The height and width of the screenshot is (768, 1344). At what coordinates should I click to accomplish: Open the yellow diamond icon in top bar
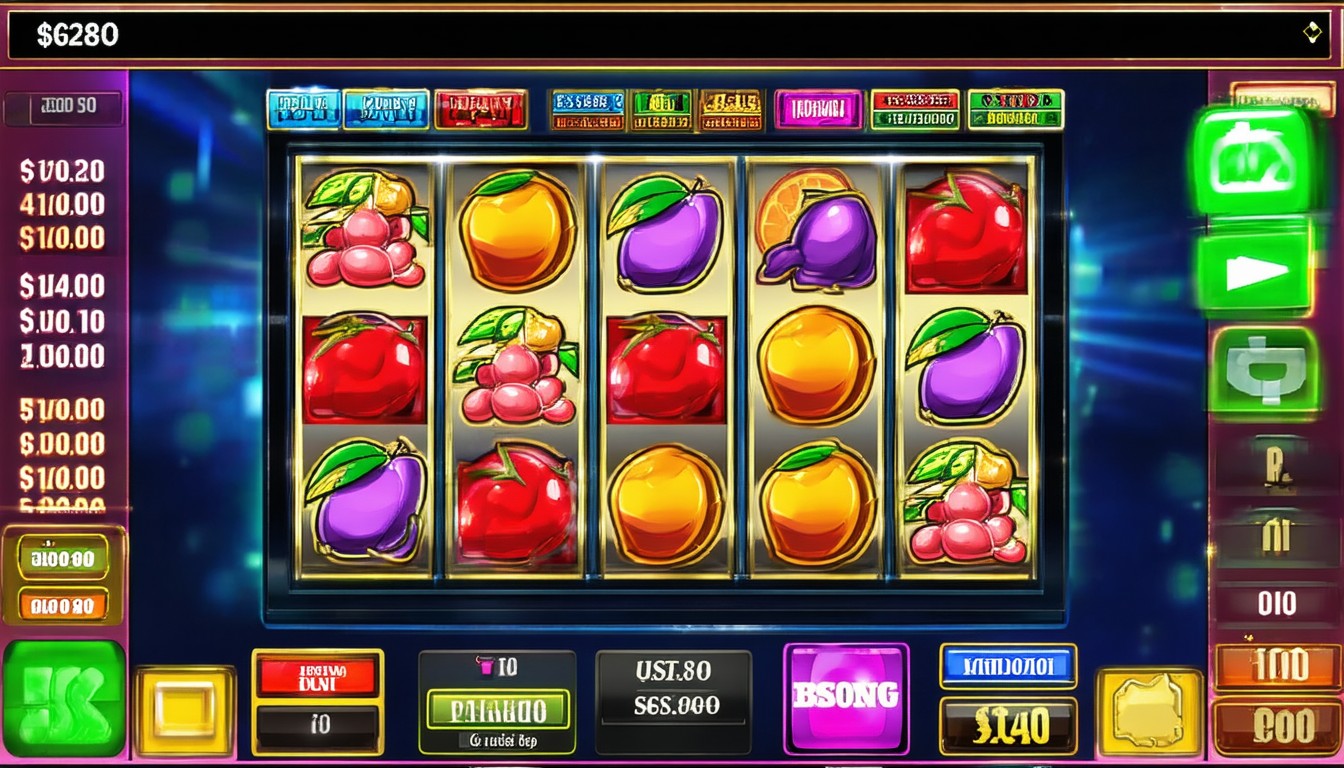click(1312, 32)
